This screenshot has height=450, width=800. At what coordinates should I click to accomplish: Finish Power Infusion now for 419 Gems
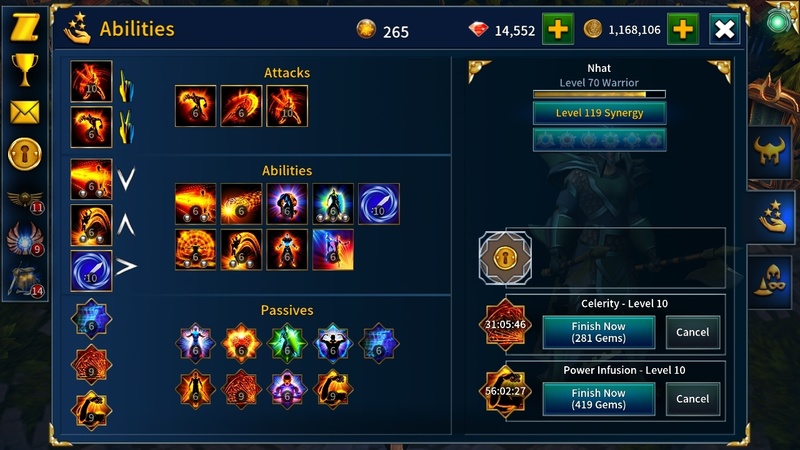point(598,399)
